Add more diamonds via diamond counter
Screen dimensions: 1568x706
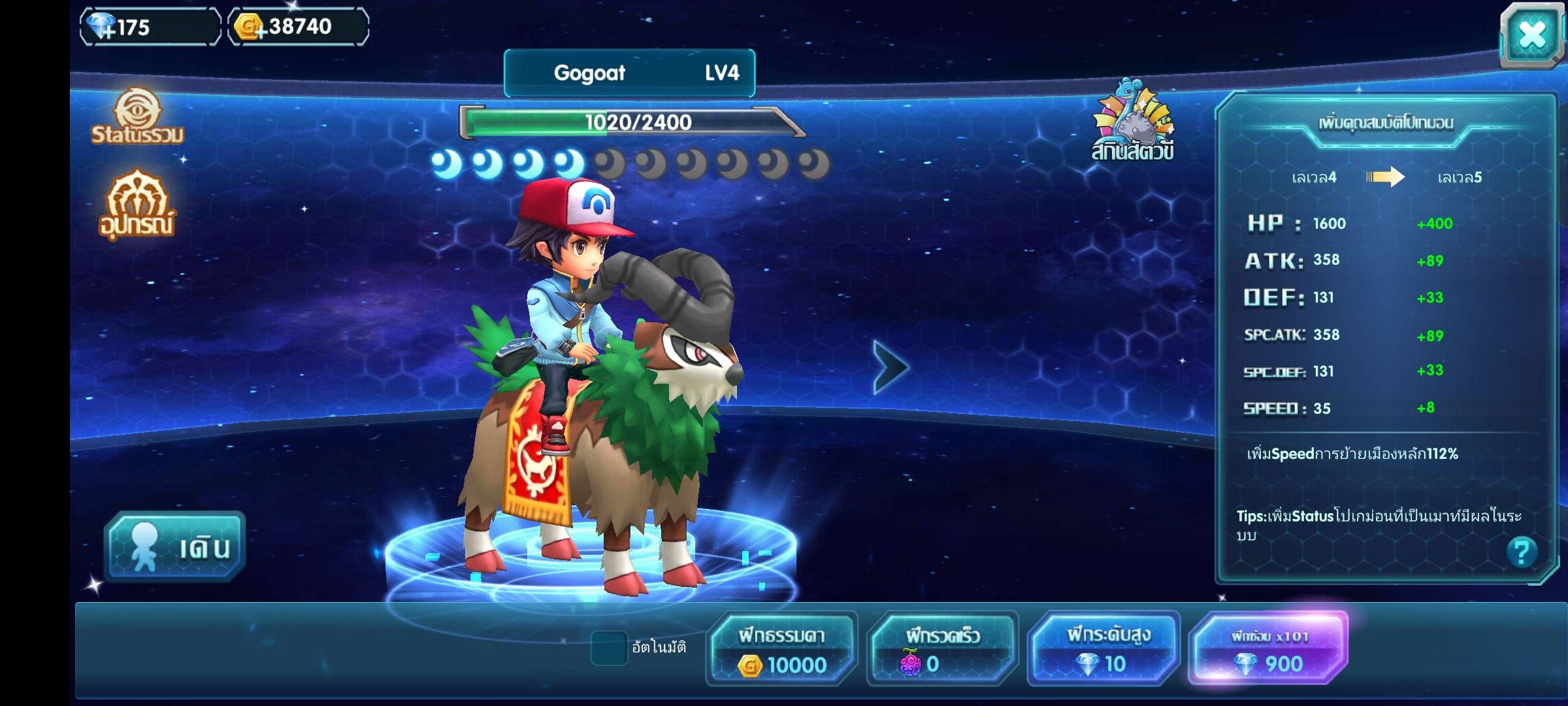click(103, 27)
